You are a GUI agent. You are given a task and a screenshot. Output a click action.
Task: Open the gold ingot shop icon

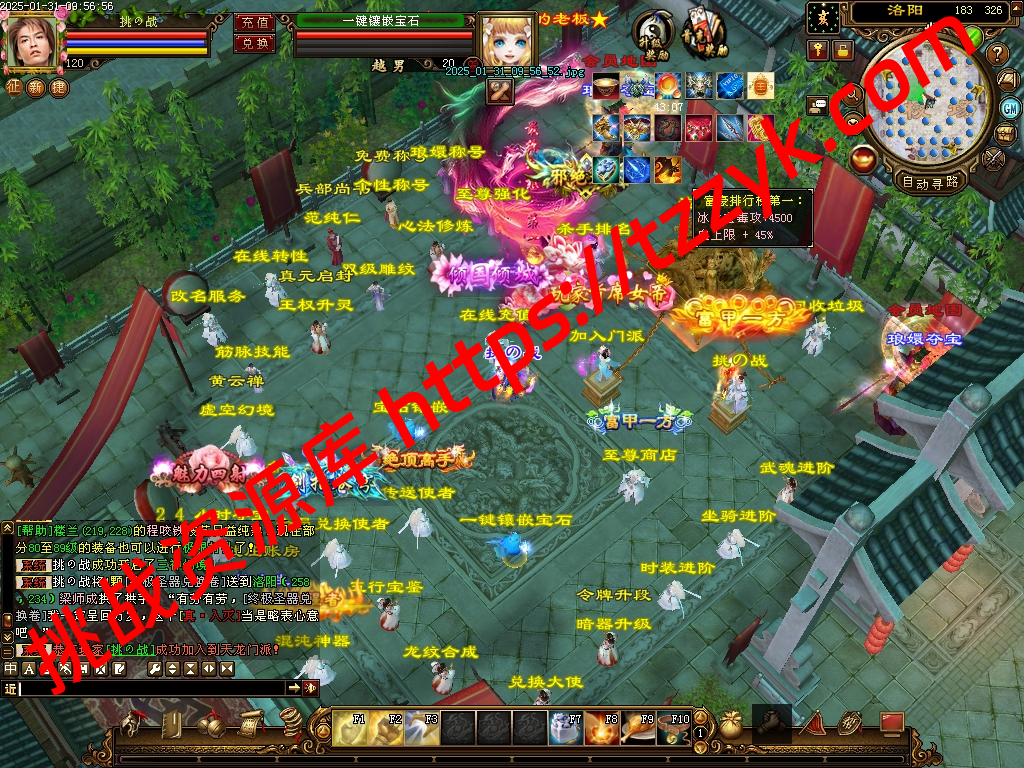[861, 157]
